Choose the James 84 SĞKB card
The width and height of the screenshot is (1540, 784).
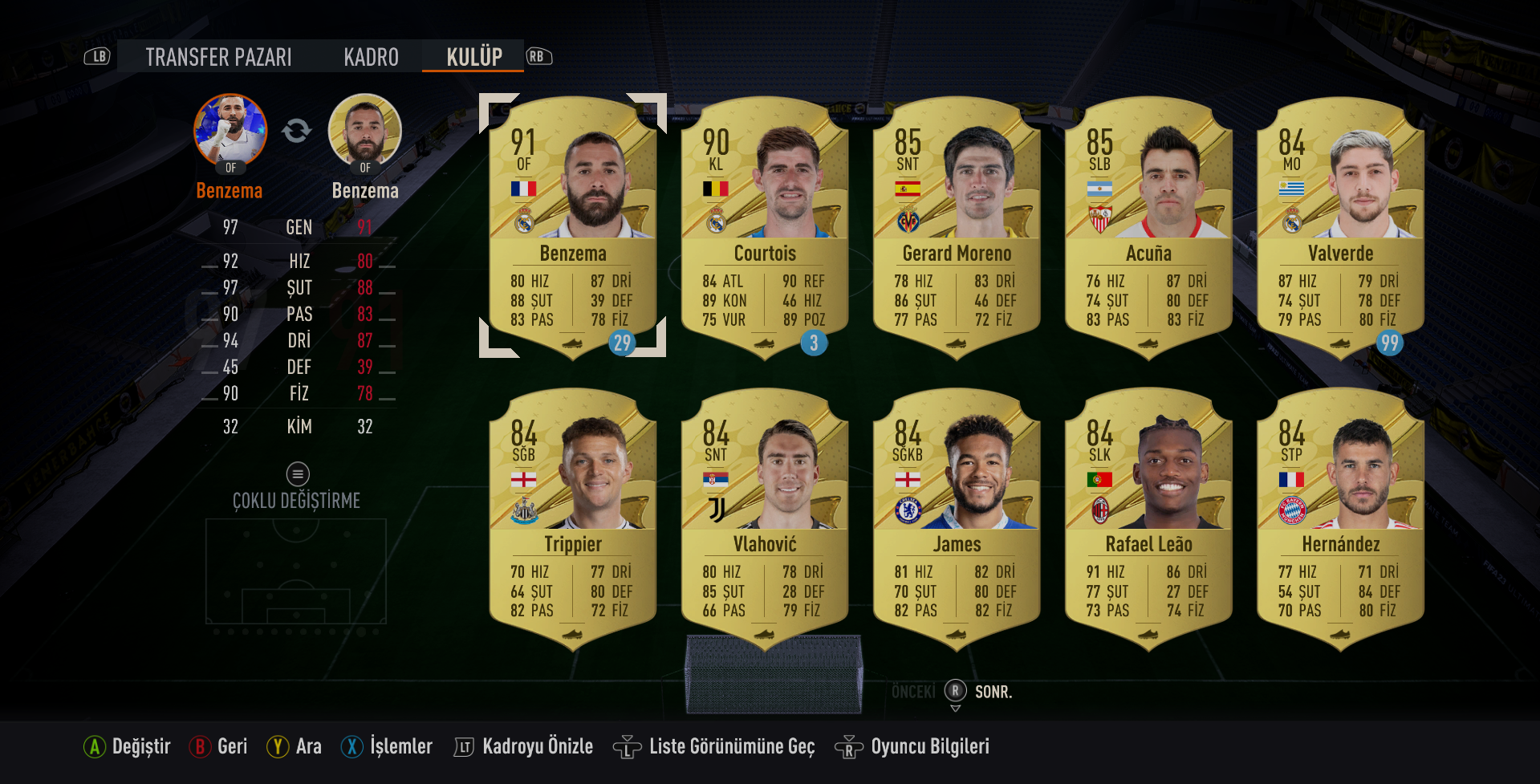tap(956, 518)
